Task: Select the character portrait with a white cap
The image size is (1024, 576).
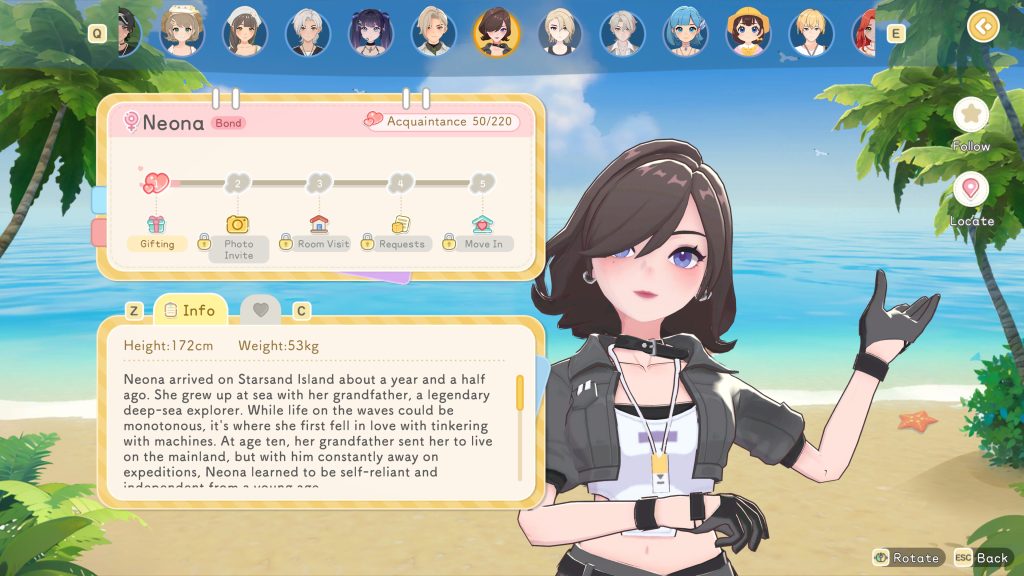Action: point(245,33)
